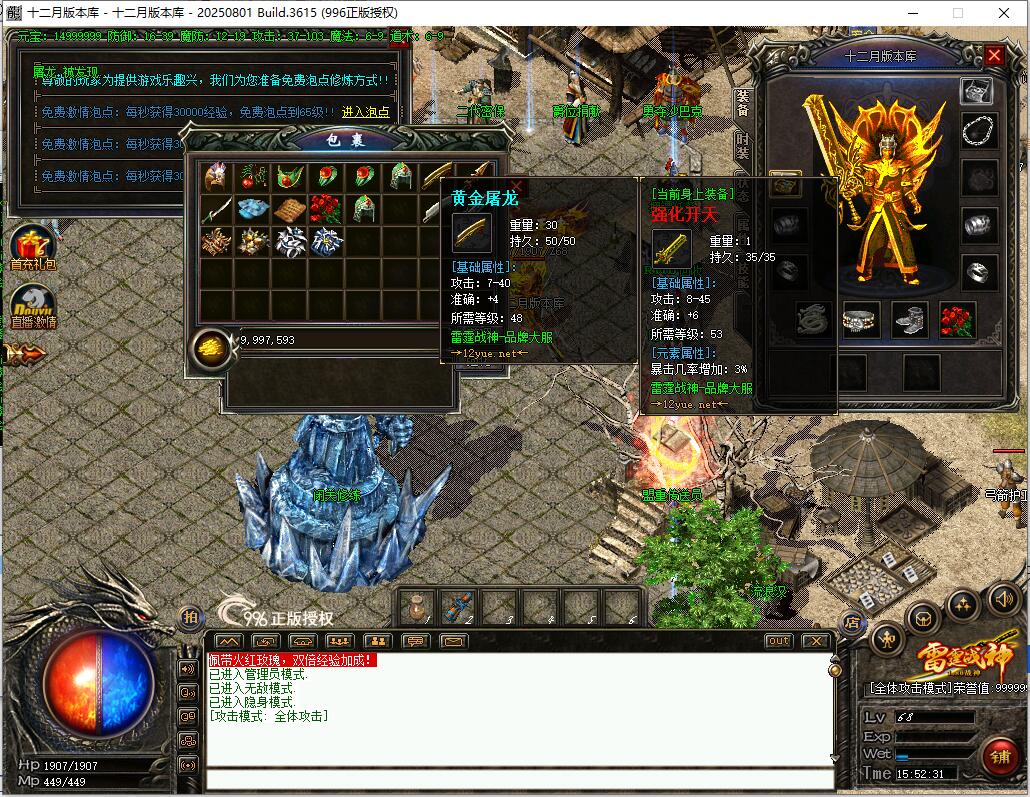Click the chat input field
This screenshot has width=1030, height=797.
(x=520, y=780)
